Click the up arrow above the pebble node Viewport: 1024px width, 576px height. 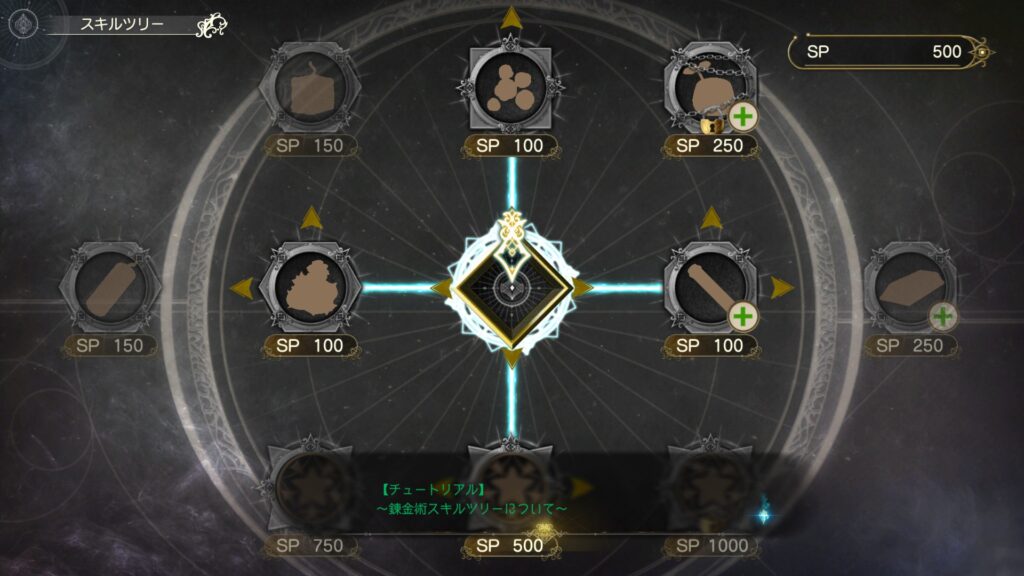coord(511,17)
